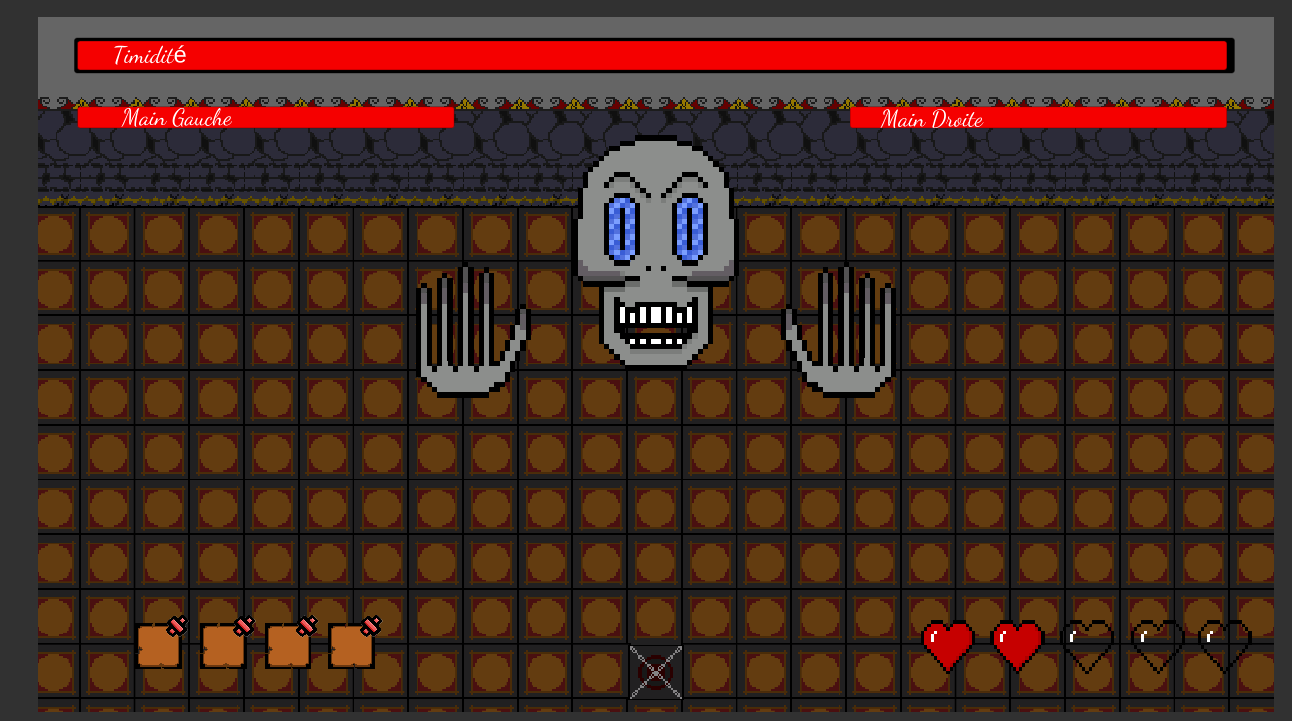The image size is (1292, 721).
Task: Target the right skeletal hand
Action: tap(845, 330)
